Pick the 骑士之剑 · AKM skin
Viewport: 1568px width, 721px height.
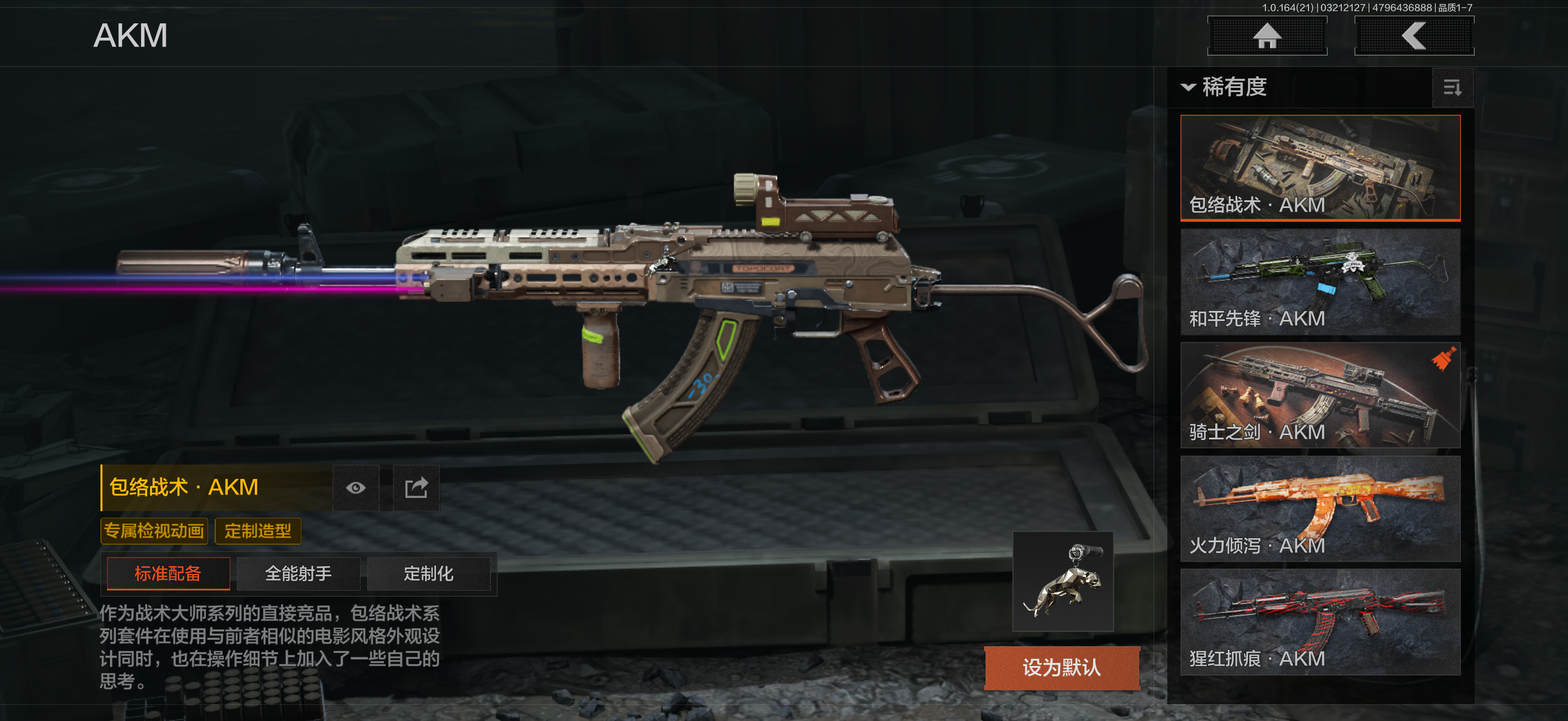click(x=1320, y=395)
